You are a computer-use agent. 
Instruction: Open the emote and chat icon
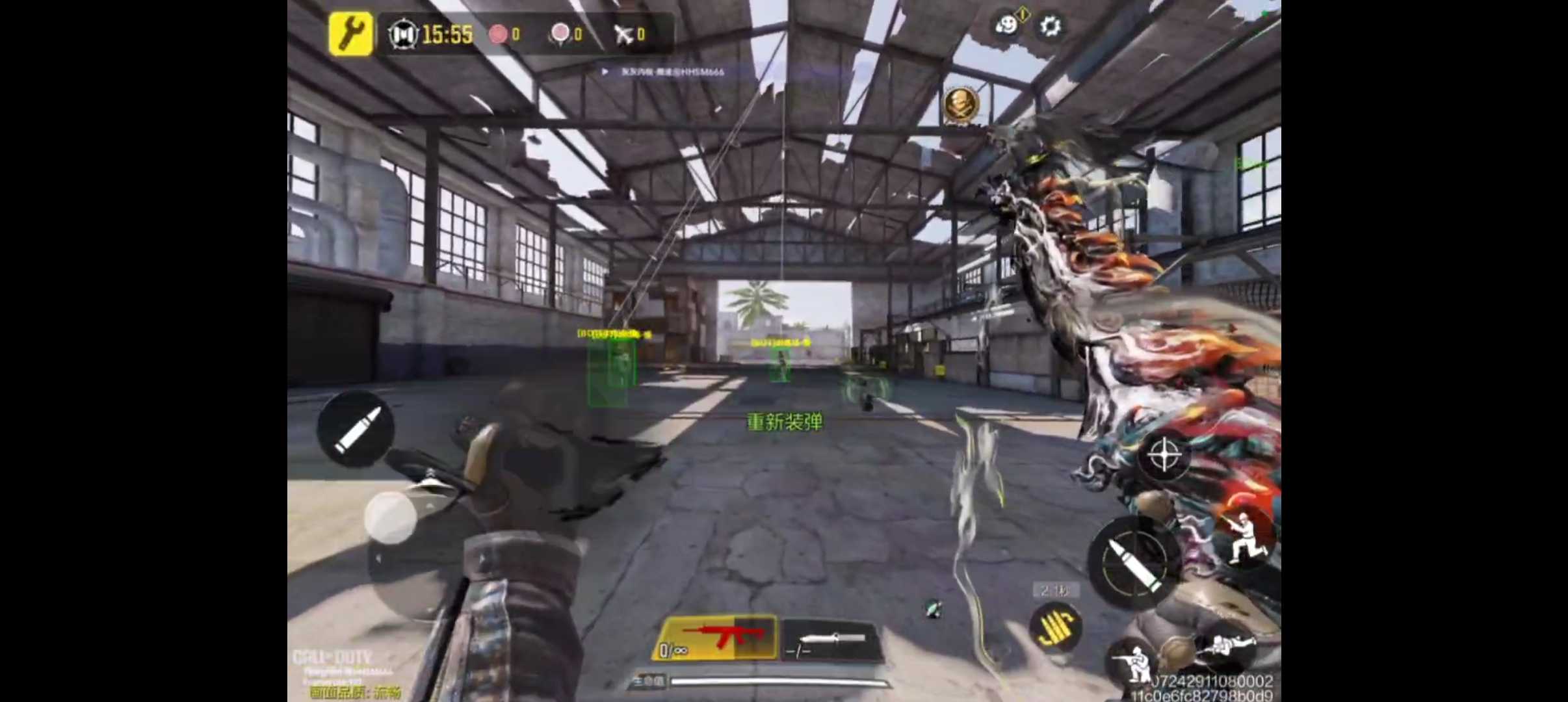point(1008,25)
